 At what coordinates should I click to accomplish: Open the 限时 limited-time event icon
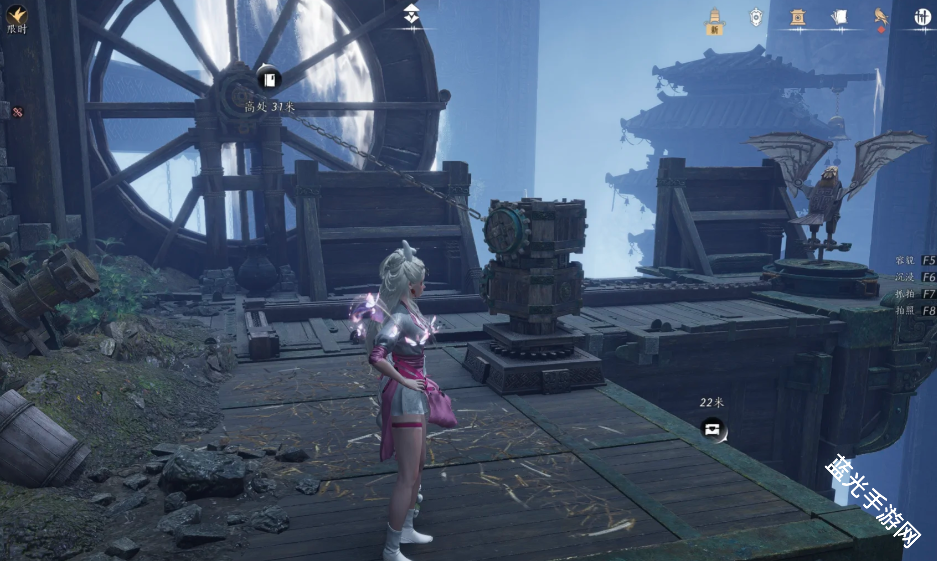point(17,15)
